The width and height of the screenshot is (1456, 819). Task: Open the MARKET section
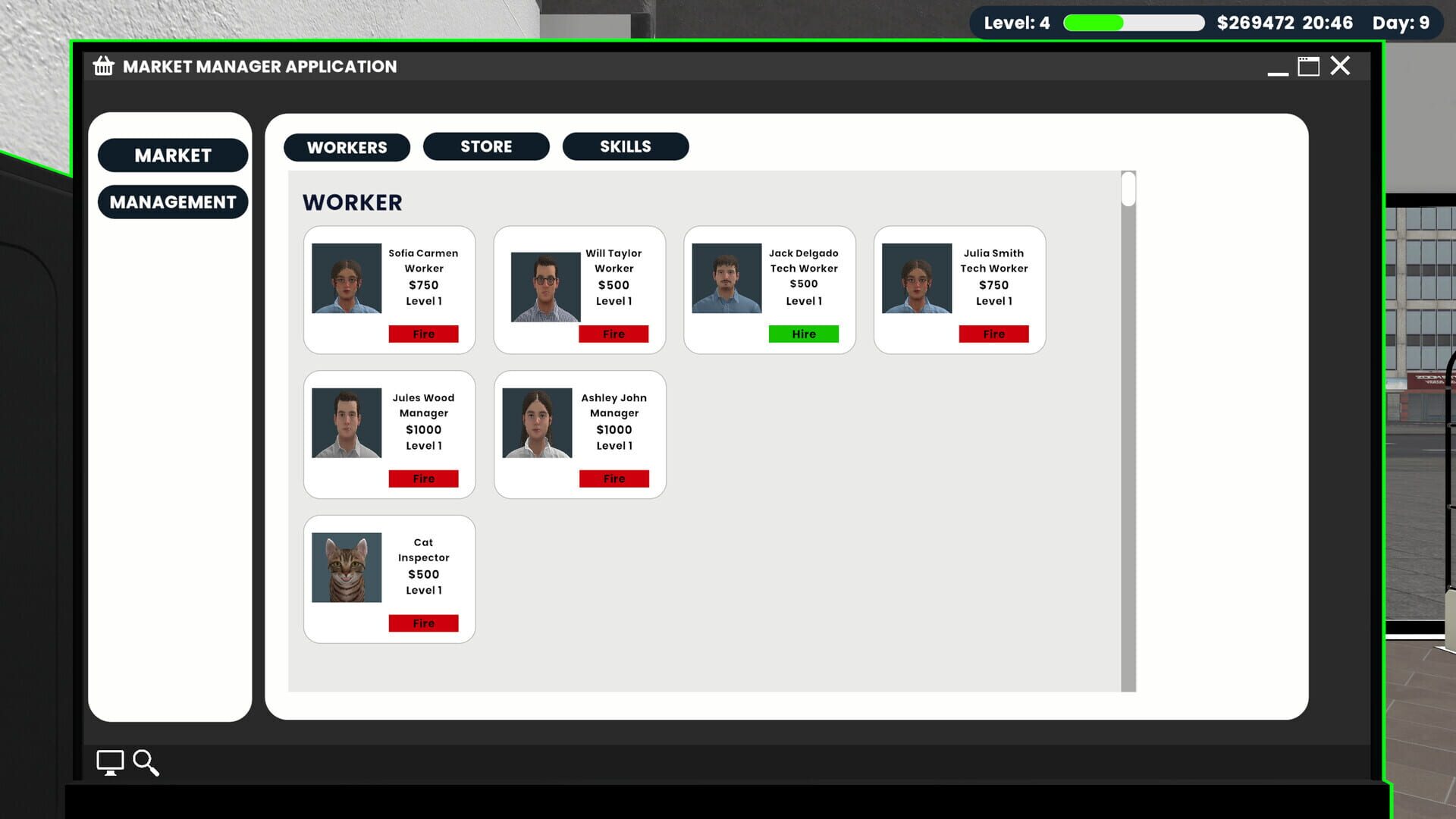[172, 155]
